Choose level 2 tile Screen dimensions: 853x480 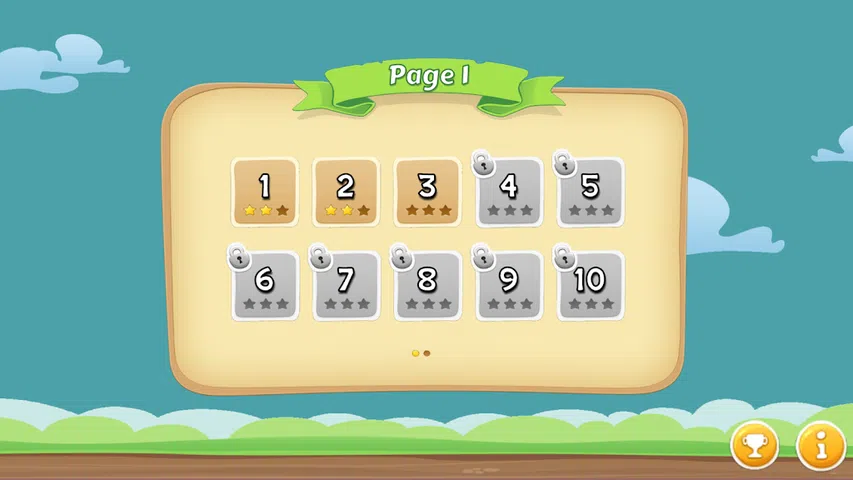tap(346, 191)
